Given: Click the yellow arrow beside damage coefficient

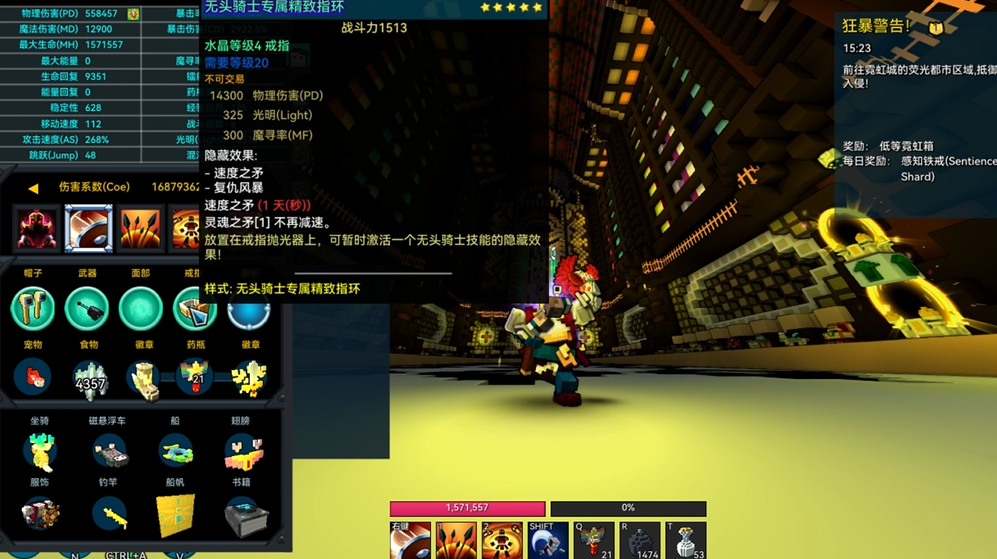Looking at the screenshot, I should 33,187.
